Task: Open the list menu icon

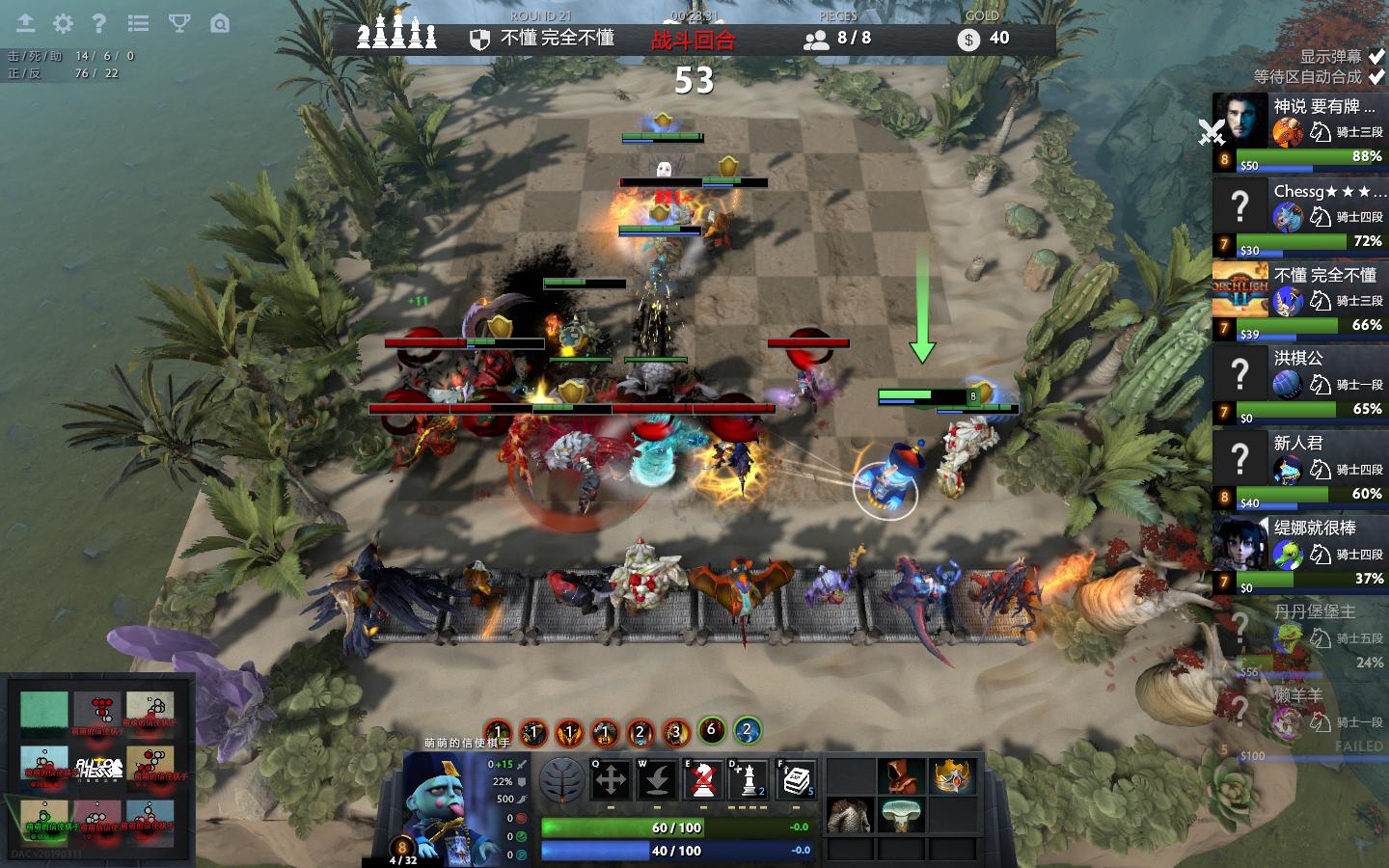Action: point(139,23)
